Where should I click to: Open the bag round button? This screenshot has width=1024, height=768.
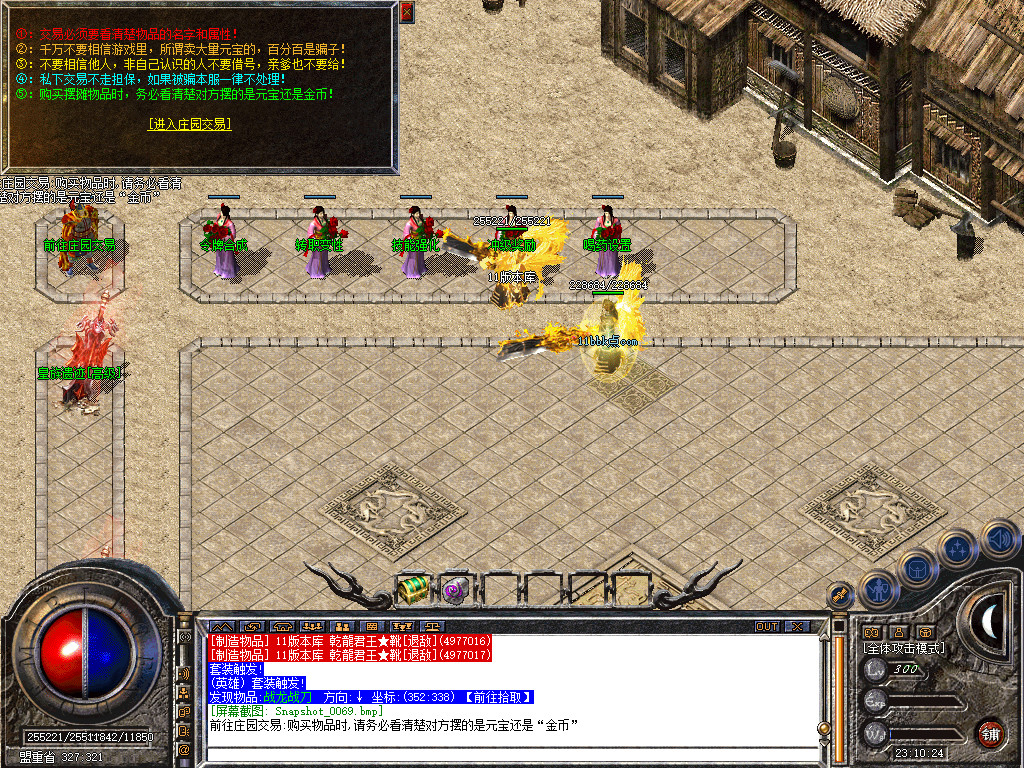pyautogui.click(x=918, y=568)
